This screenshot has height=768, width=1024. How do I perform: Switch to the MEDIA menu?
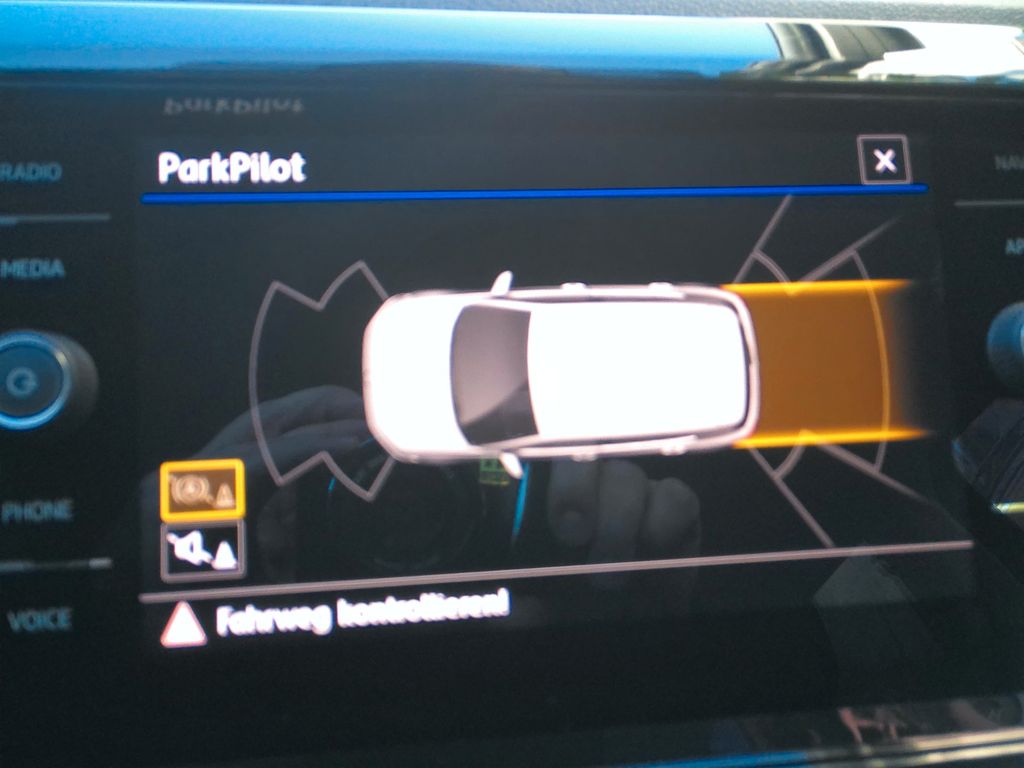tap(34, 269)
